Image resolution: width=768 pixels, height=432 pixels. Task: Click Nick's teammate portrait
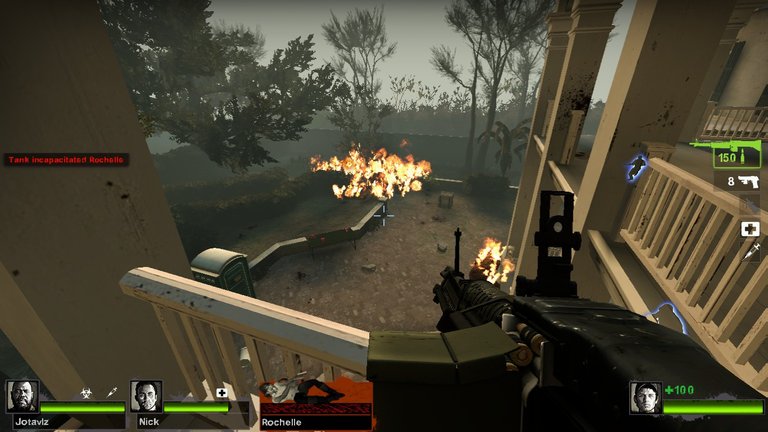[x=146, y=397]
